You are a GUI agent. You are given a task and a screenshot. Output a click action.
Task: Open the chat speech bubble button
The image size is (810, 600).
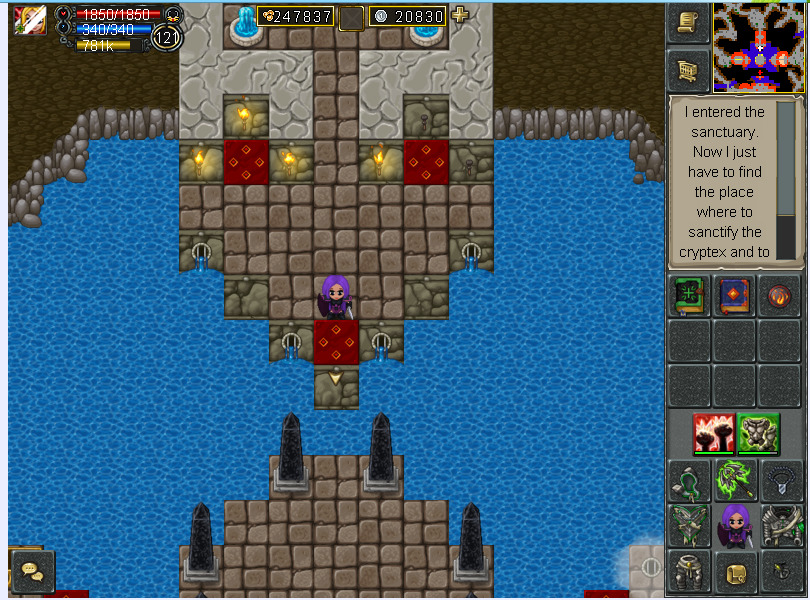point(32,571)
